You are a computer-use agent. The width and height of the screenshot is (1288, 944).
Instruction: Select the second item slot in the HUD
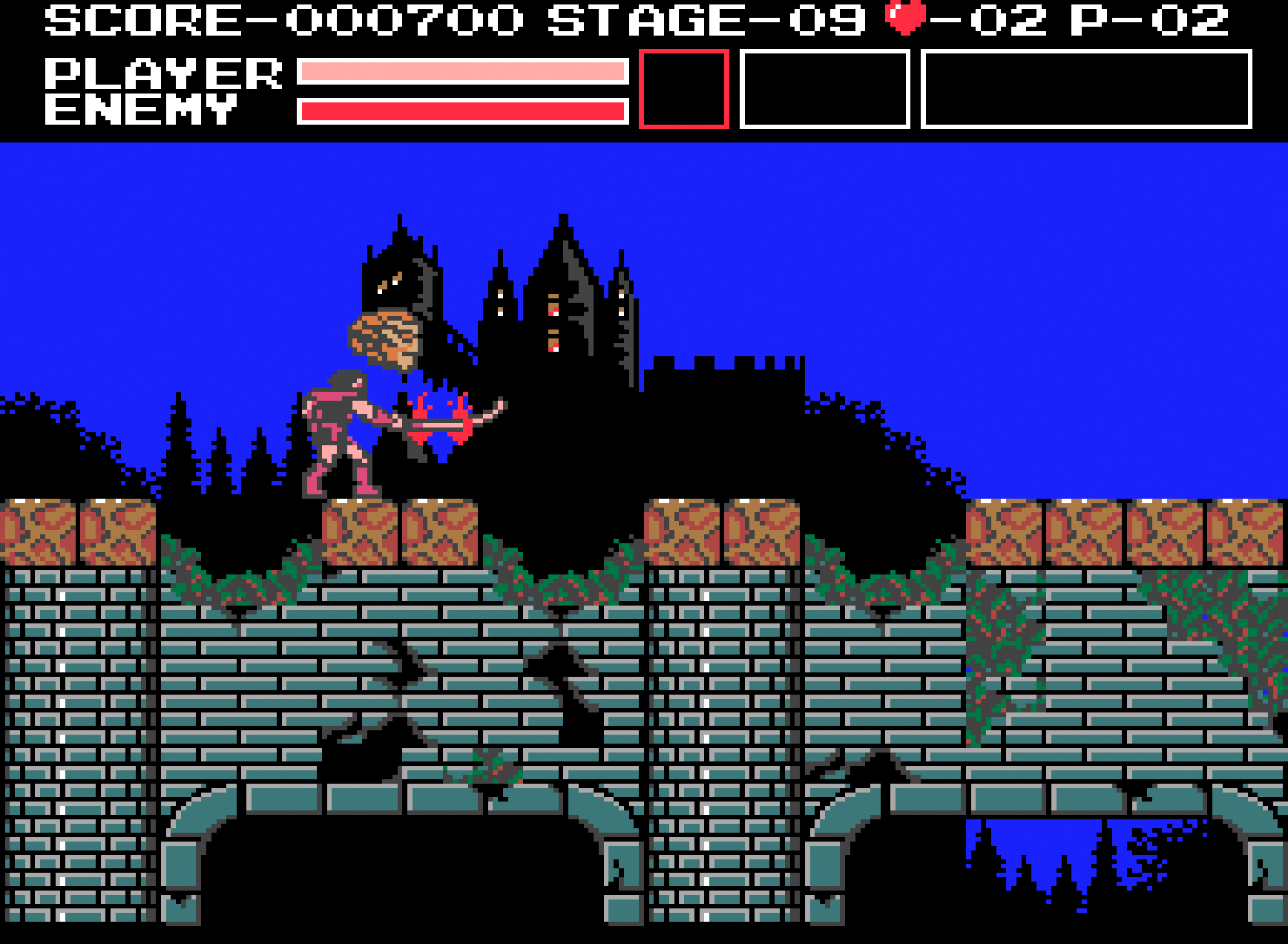pyautogui.click(x=824, y=89)
